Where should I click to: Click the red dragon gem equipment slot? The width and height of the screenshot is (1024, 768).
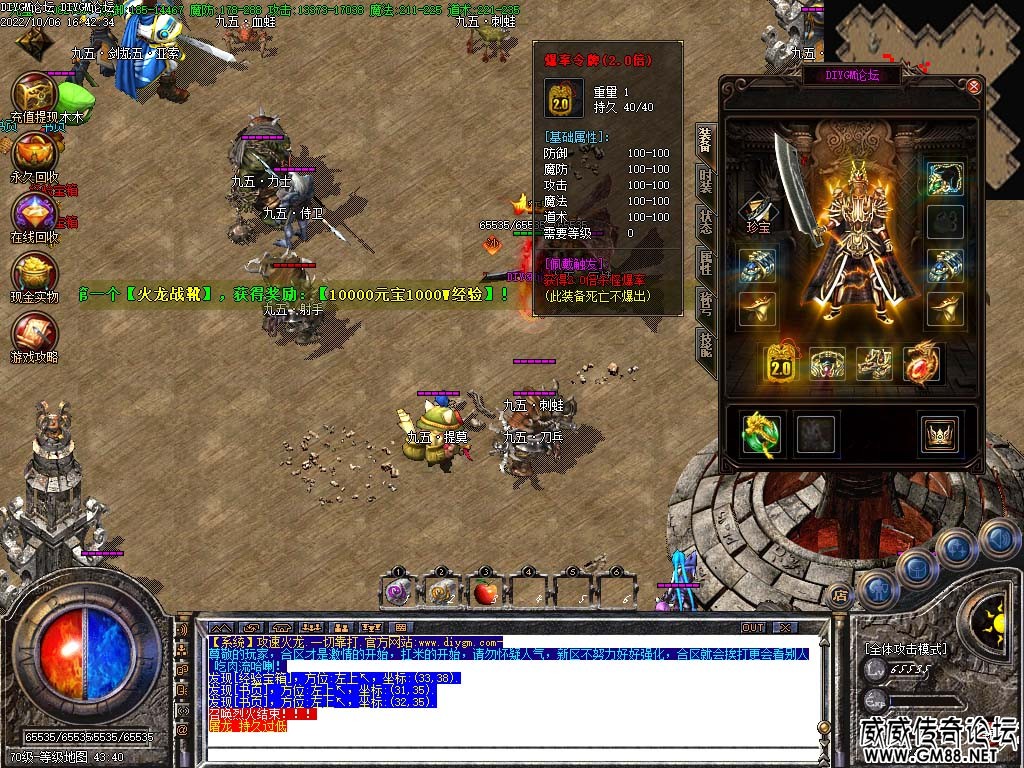(922, 364)
